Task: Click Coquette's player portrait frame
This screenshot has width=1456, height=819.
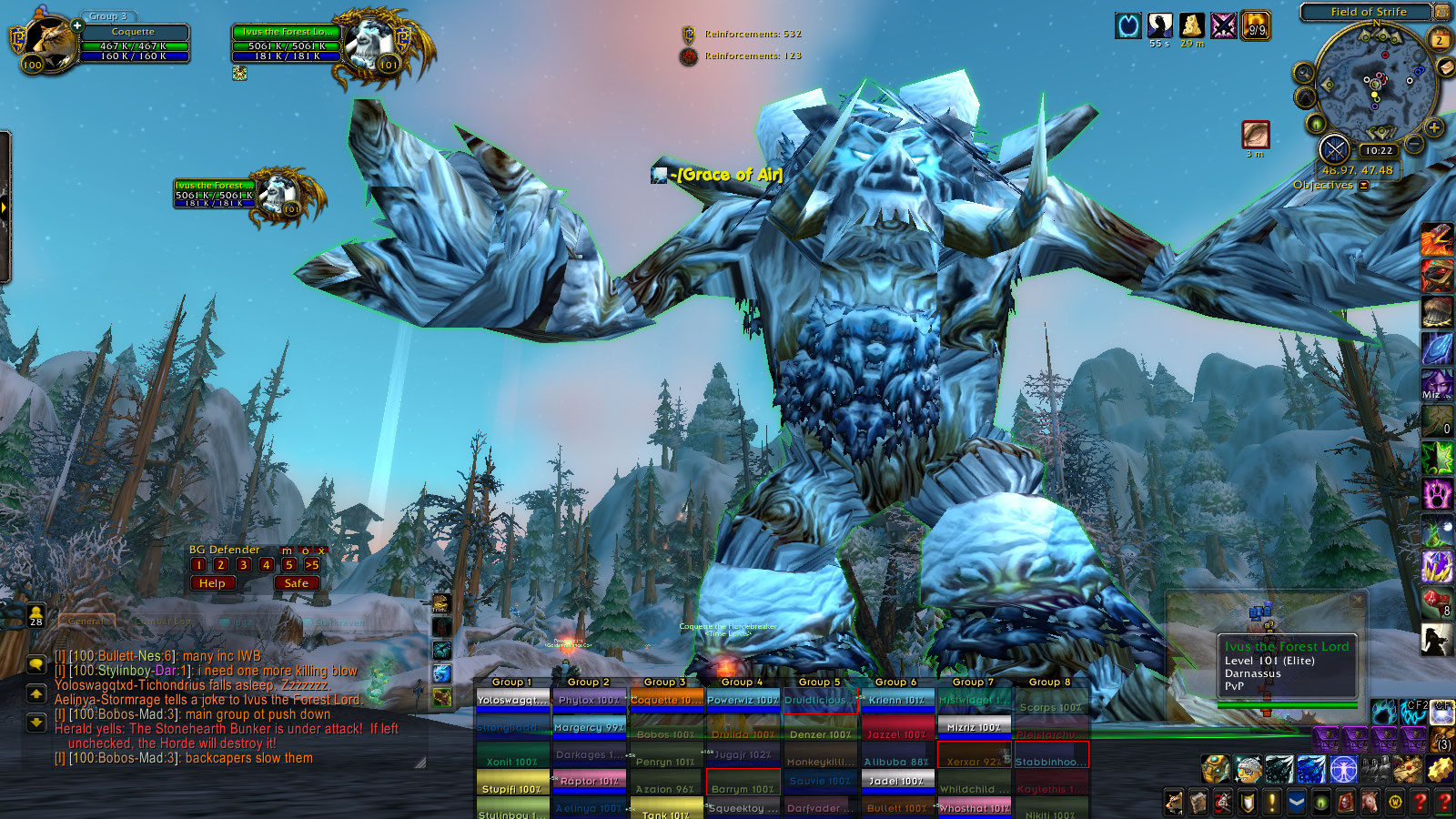Action: tap(47, 42)
